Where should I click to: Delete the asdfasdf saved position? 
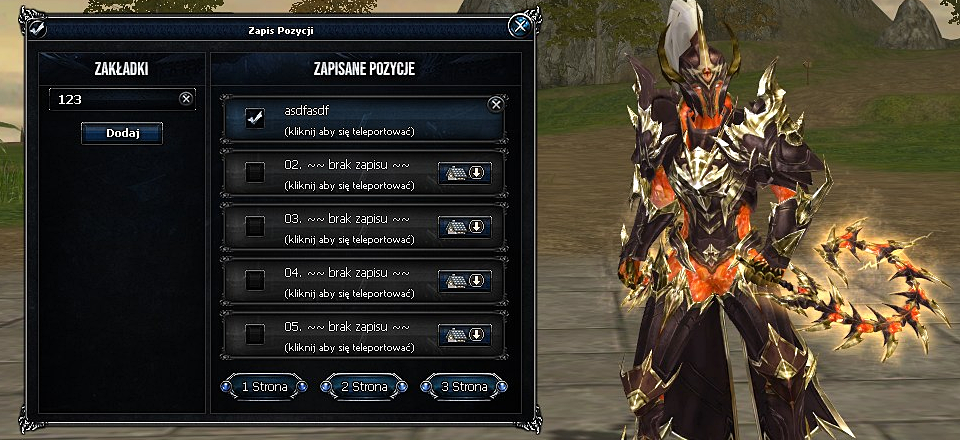click(495, 104)
